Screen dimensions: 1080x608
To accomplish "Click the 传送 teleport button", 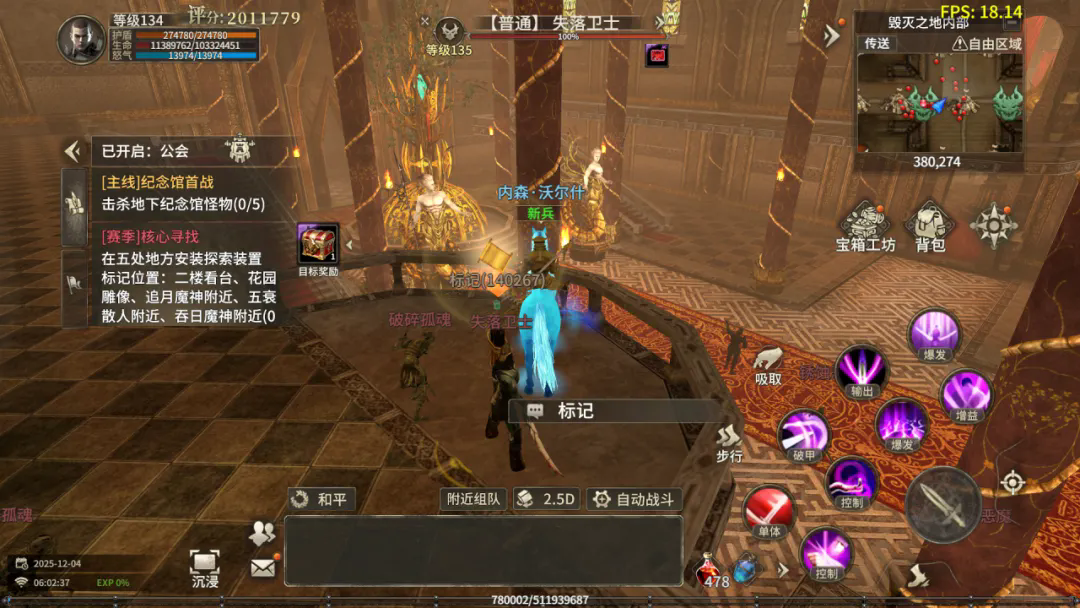I will click(877, 43).
